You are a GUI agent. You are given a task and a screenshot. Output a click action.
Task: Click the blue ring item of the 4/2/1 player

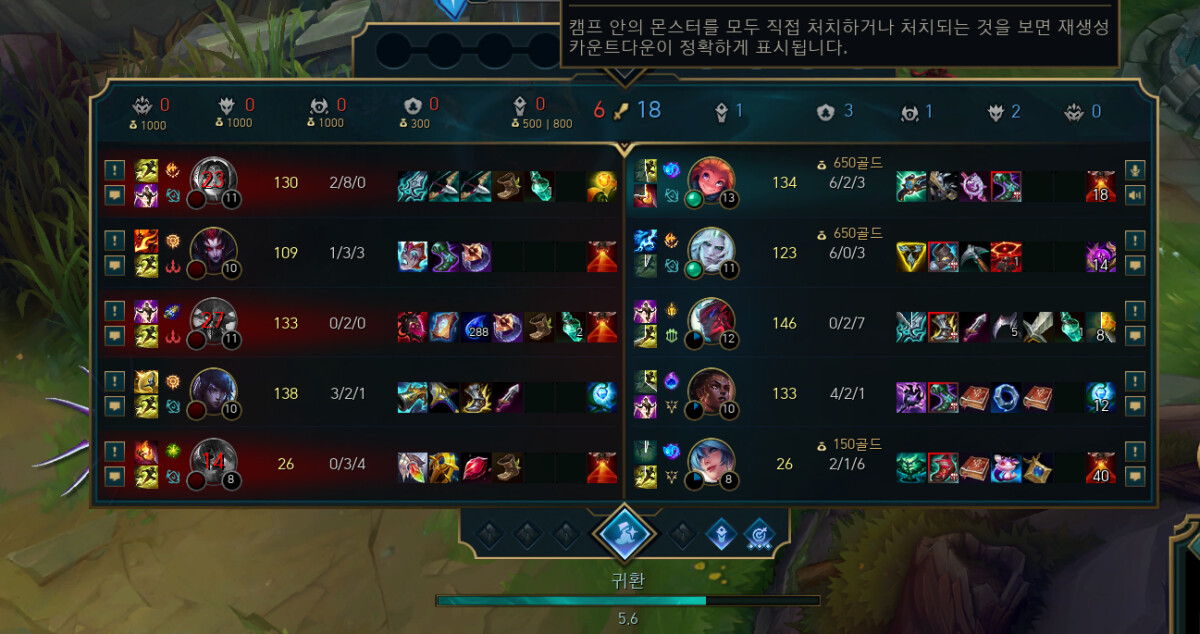coord(1007,396)
